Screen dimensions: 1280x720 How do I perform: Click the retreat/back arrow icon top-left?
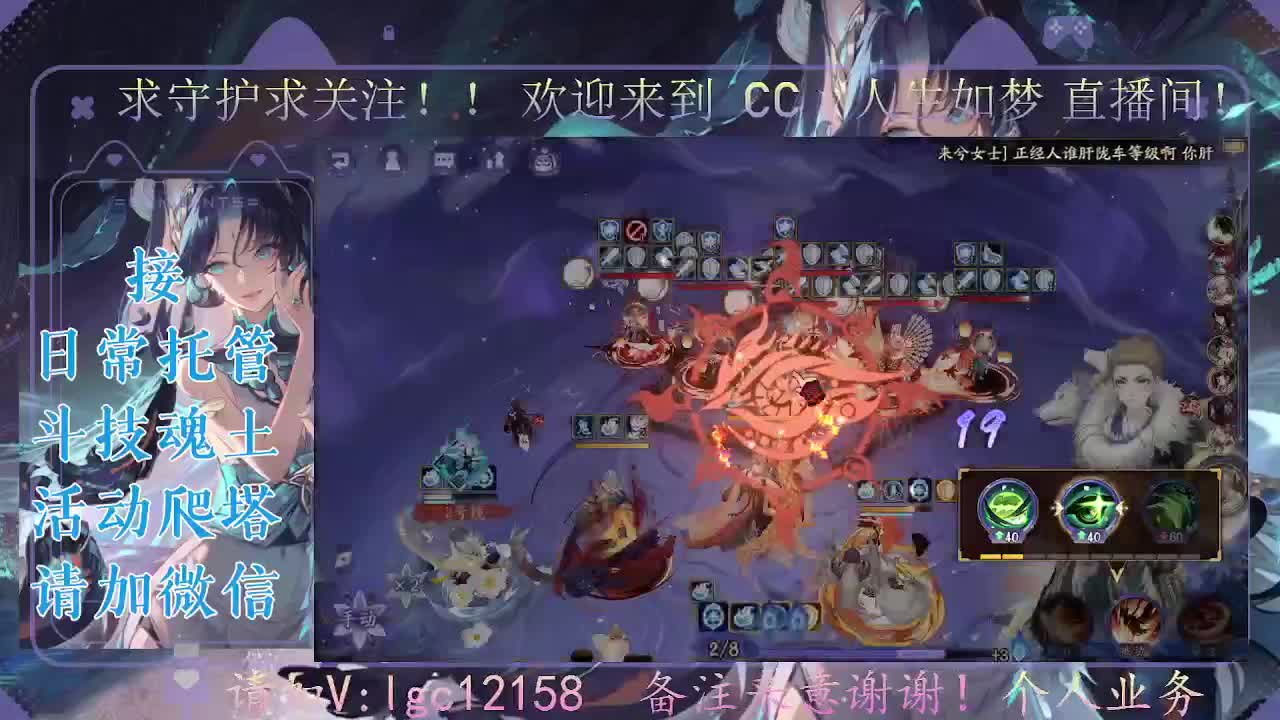point(340,160)
